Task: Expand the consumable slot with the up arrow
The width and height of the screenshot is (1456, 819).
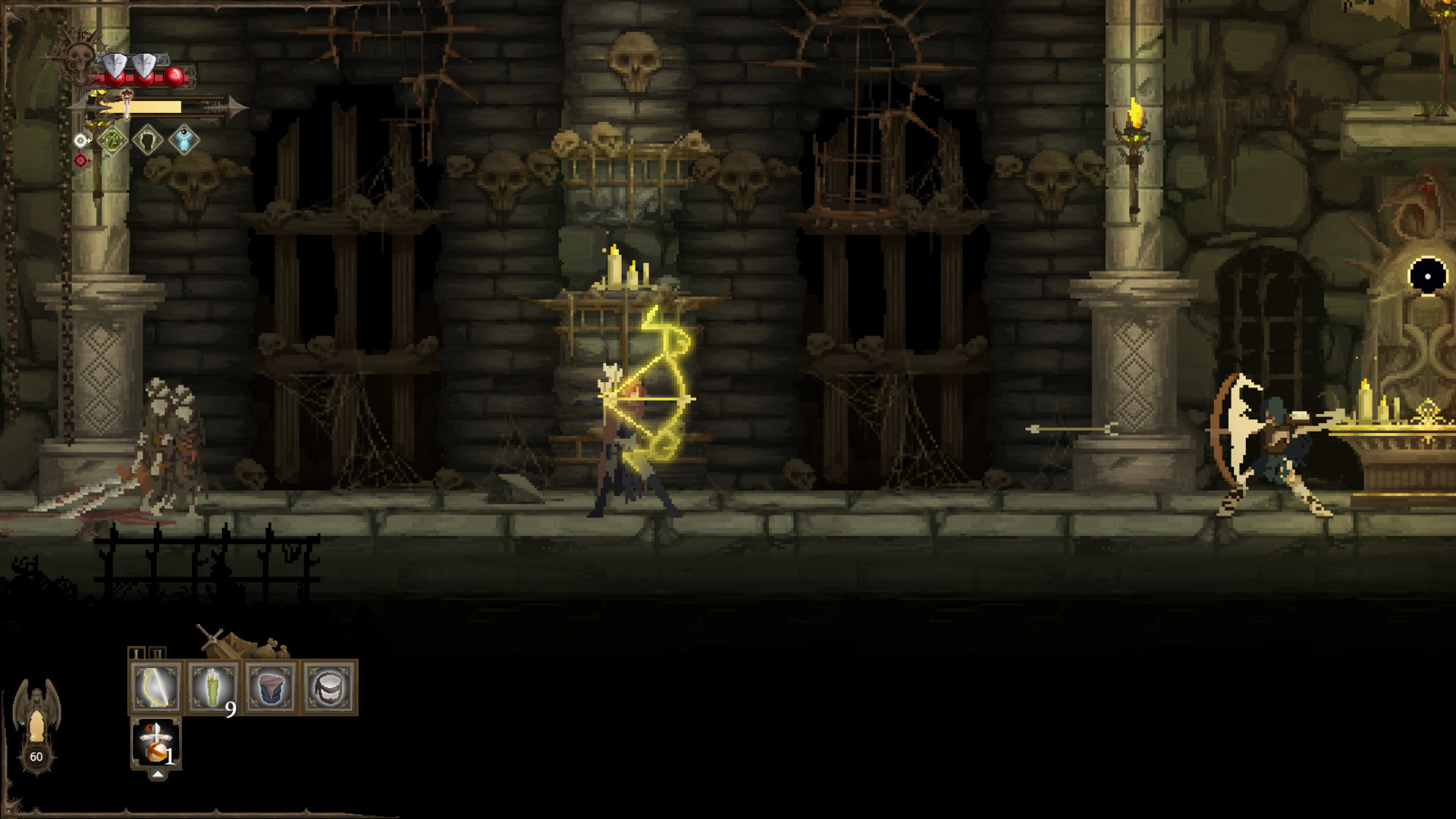Action: click(158, 775)
